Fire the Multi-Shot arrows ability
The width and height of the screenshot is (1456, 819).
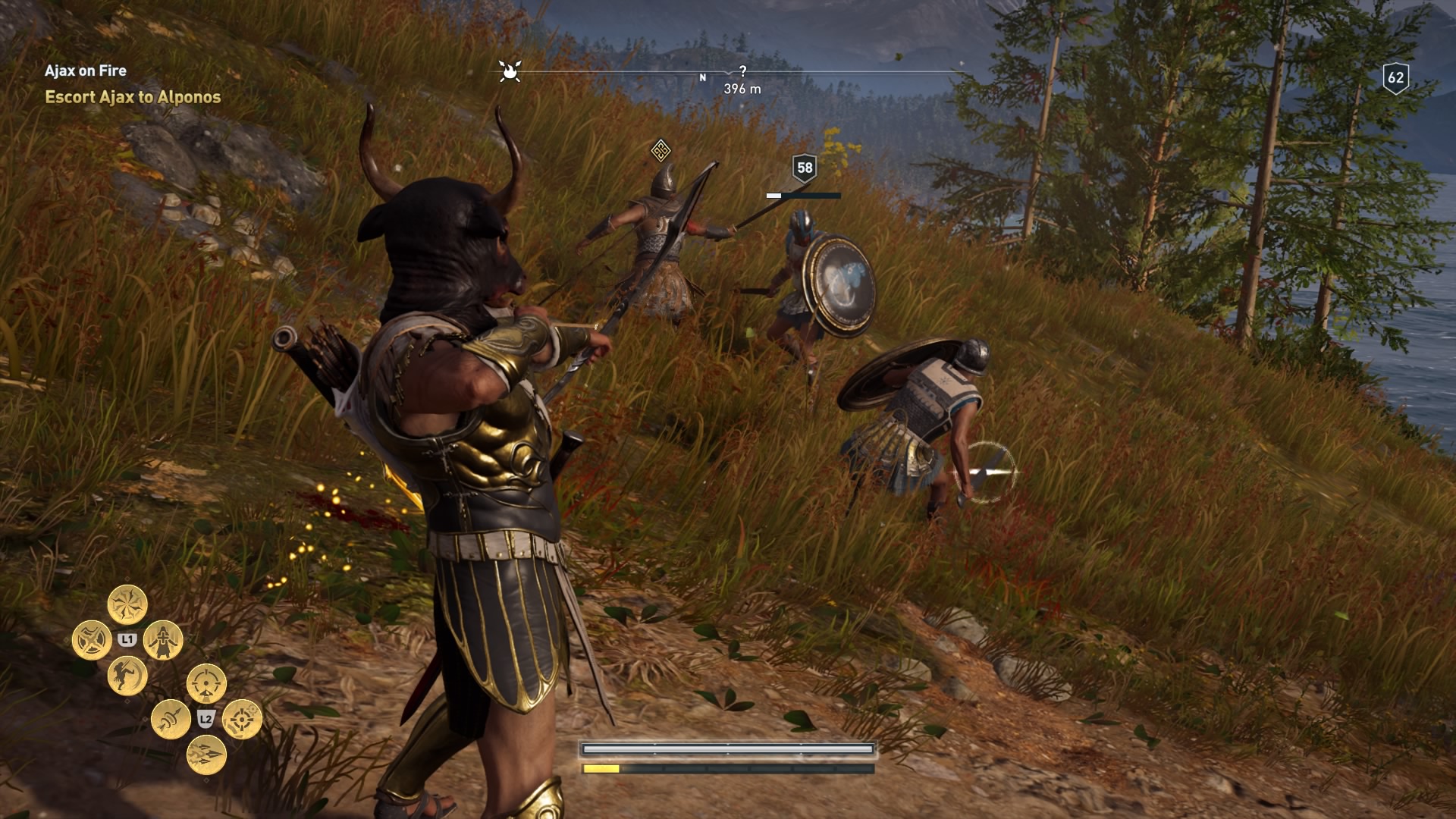pyautogui.click(x=206, y=754)
